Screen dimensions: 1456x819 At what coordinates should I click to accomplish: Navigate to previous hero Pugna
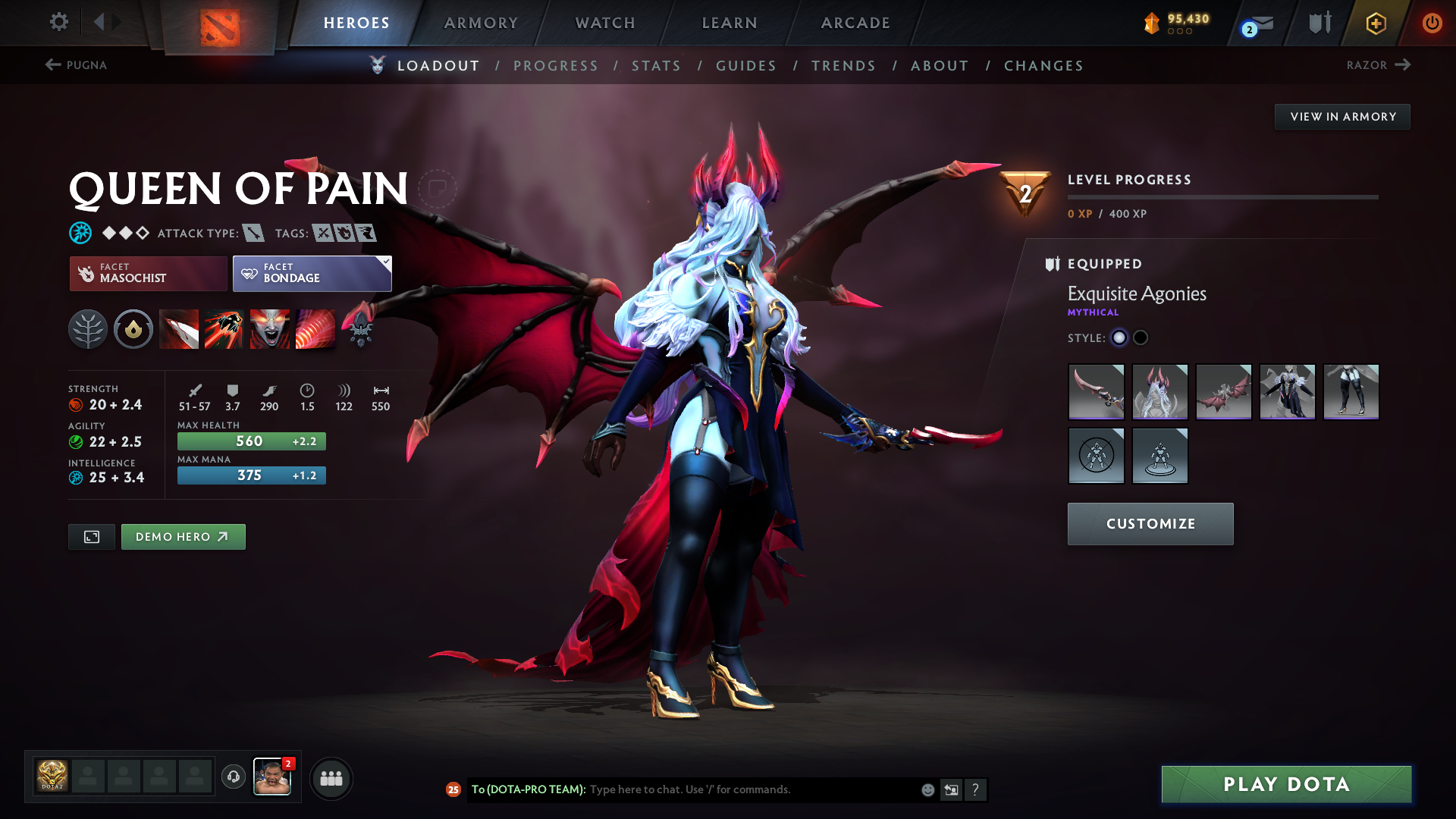pos(76,65)
